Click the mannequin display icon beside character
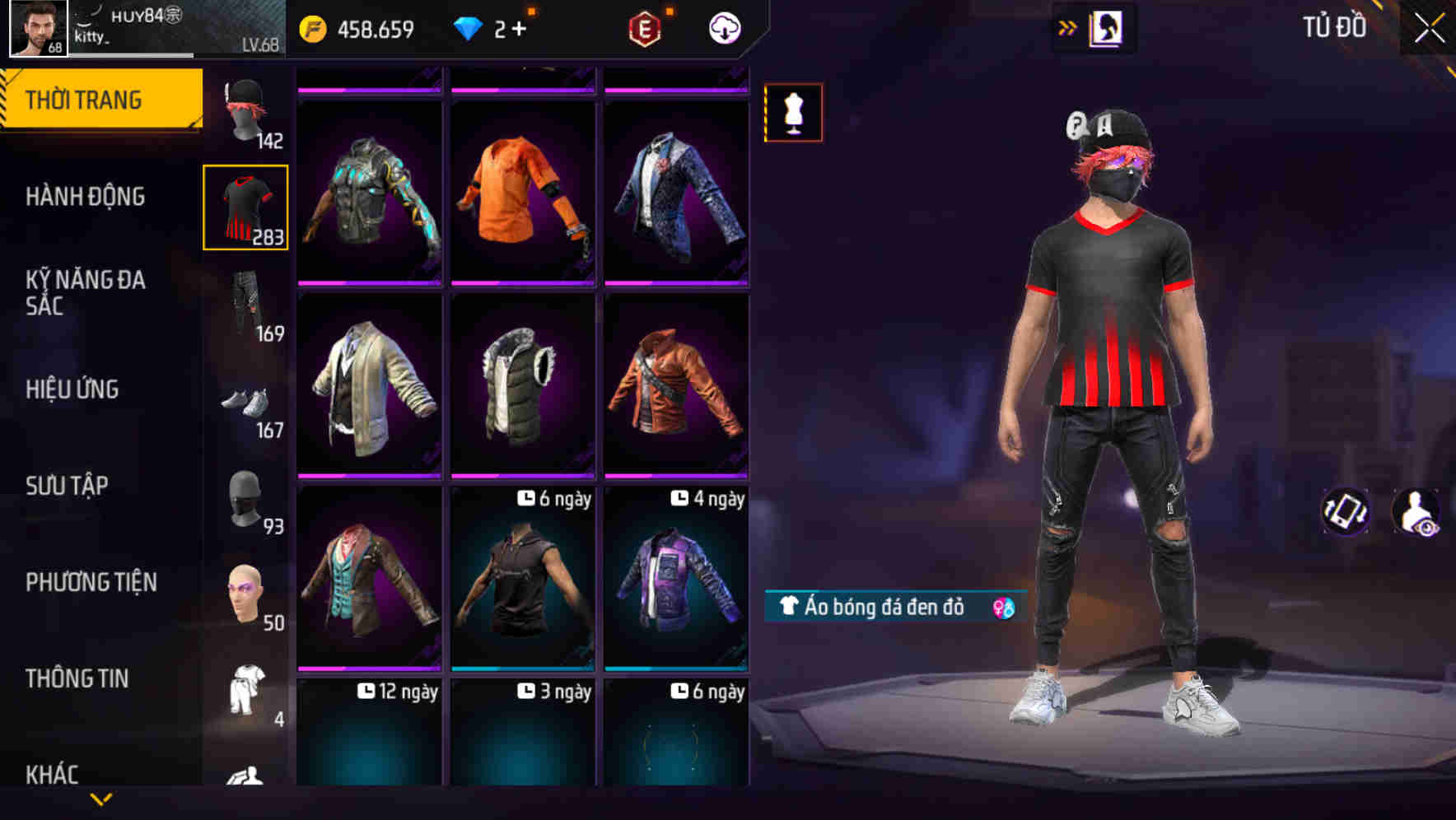1456x820 pixels. (x=793, y=113)
